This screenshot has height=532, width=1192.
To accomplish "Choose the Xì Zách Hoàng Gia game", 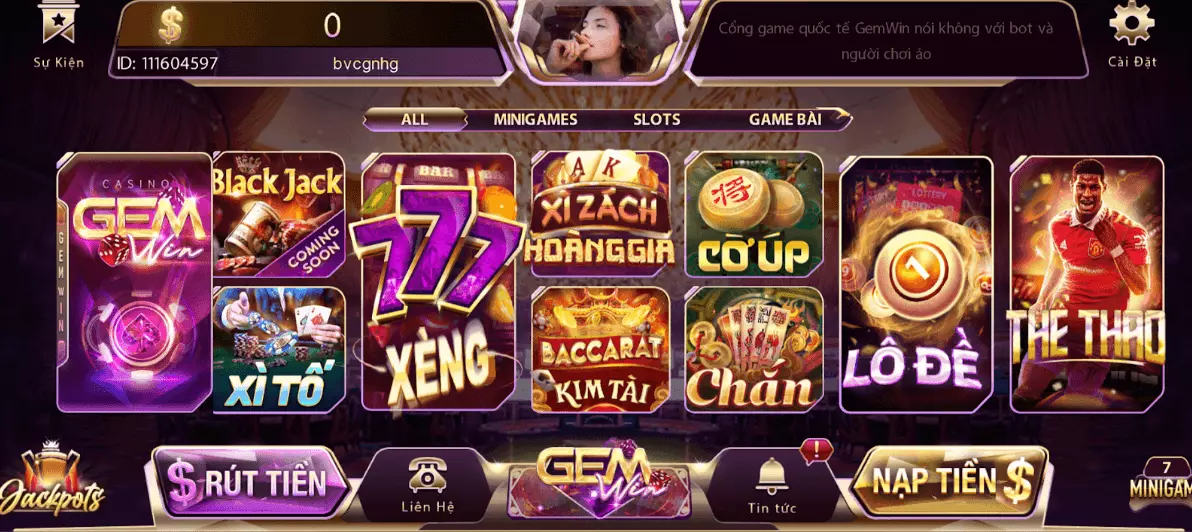I will click(x=599, y=213).
